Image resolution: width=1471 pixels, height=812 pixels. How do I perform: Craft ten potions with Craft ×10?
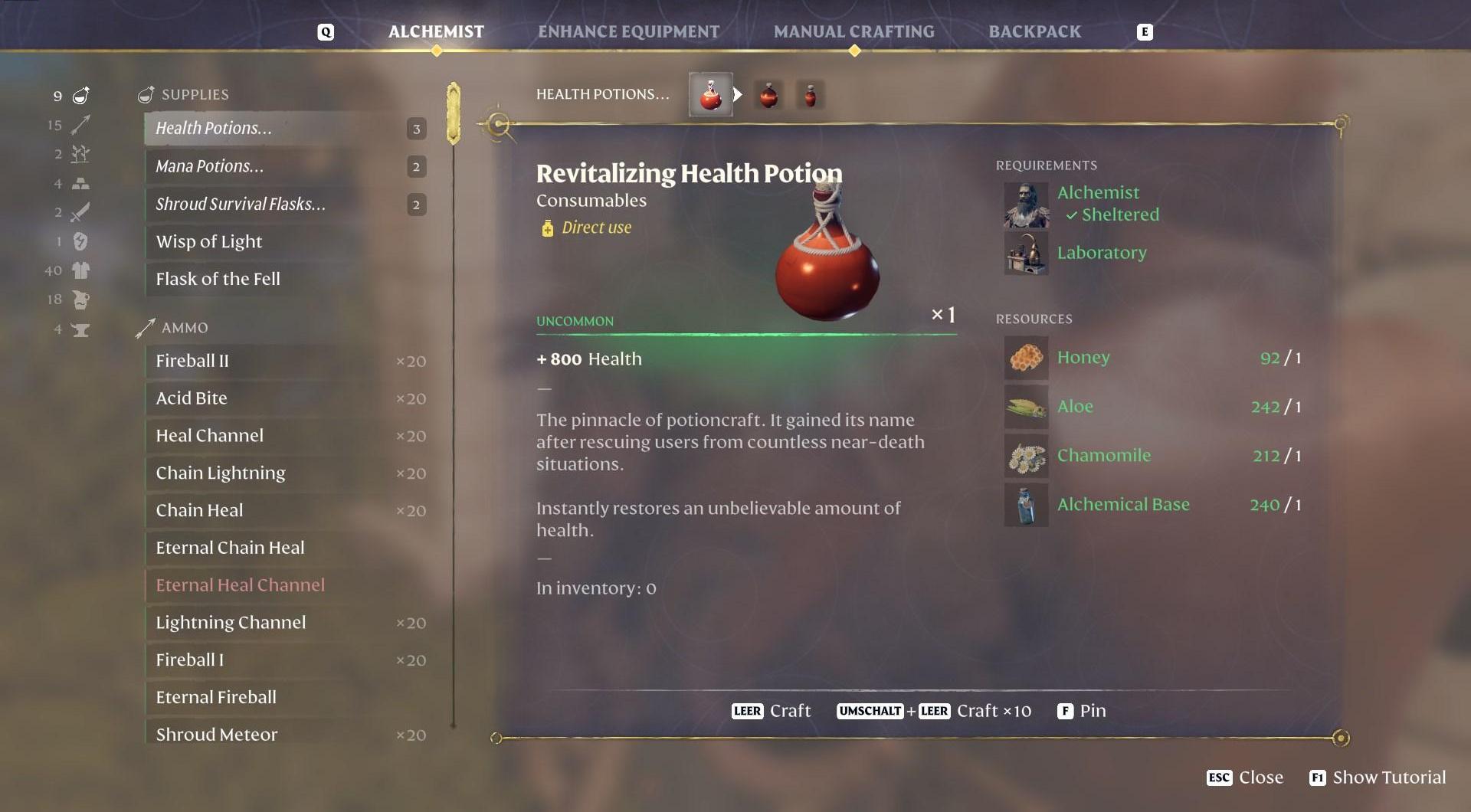[x=935, y=711]
